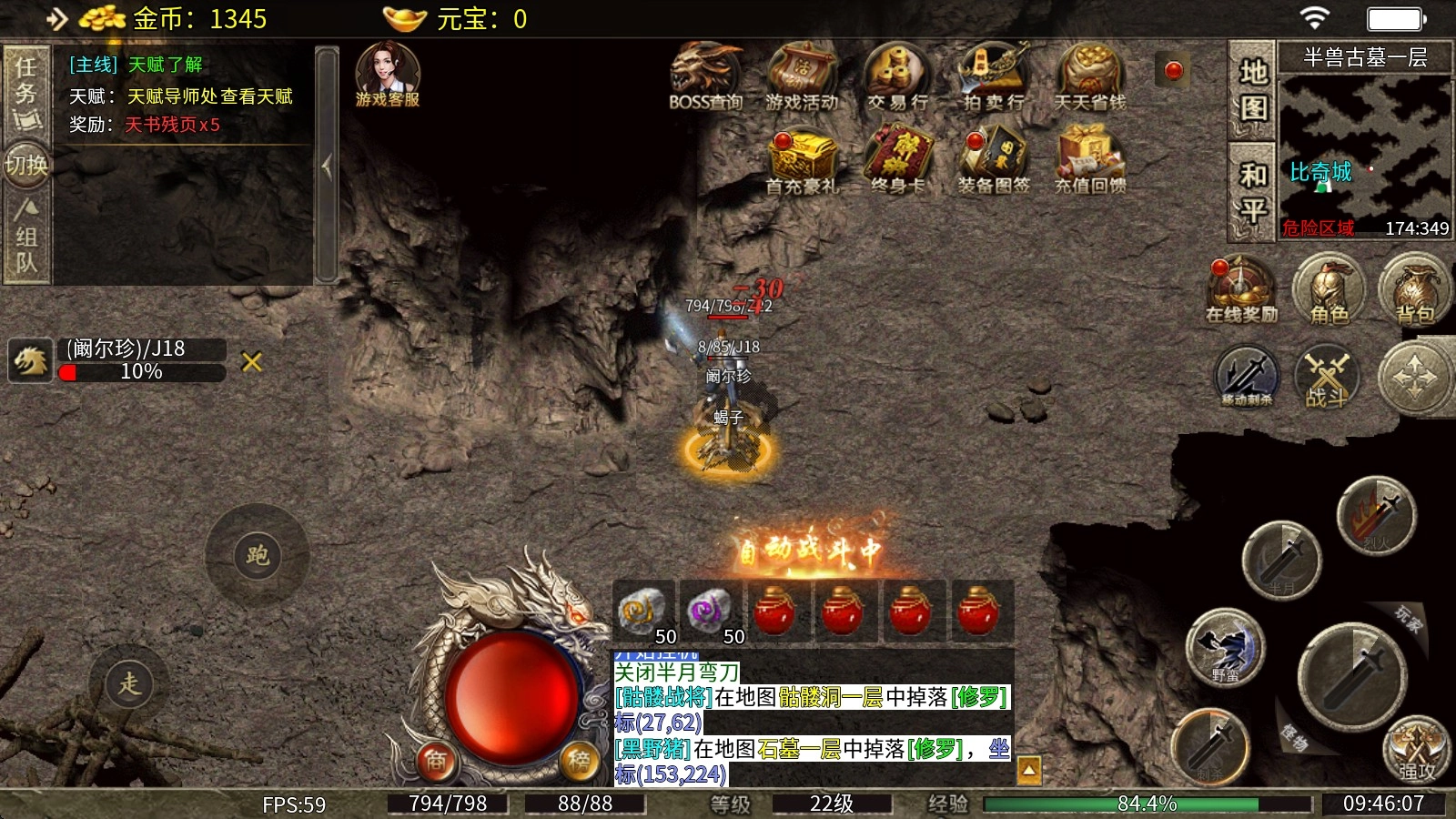Toggle the 战斗 auto-battle button
Screen dimensions: 1456x819
tap(1327, 377)
